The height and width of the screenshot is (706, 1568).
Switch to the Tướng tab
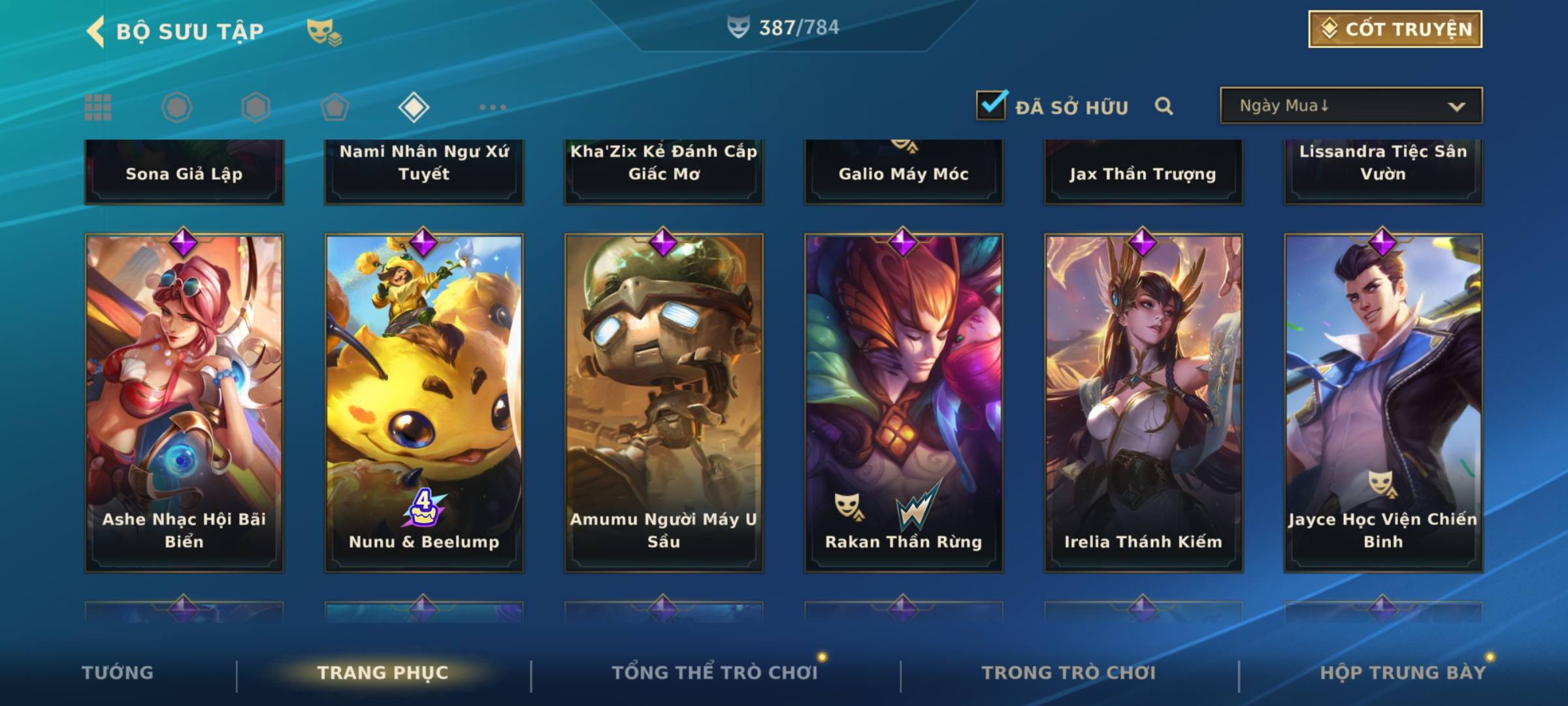[118, 673]
